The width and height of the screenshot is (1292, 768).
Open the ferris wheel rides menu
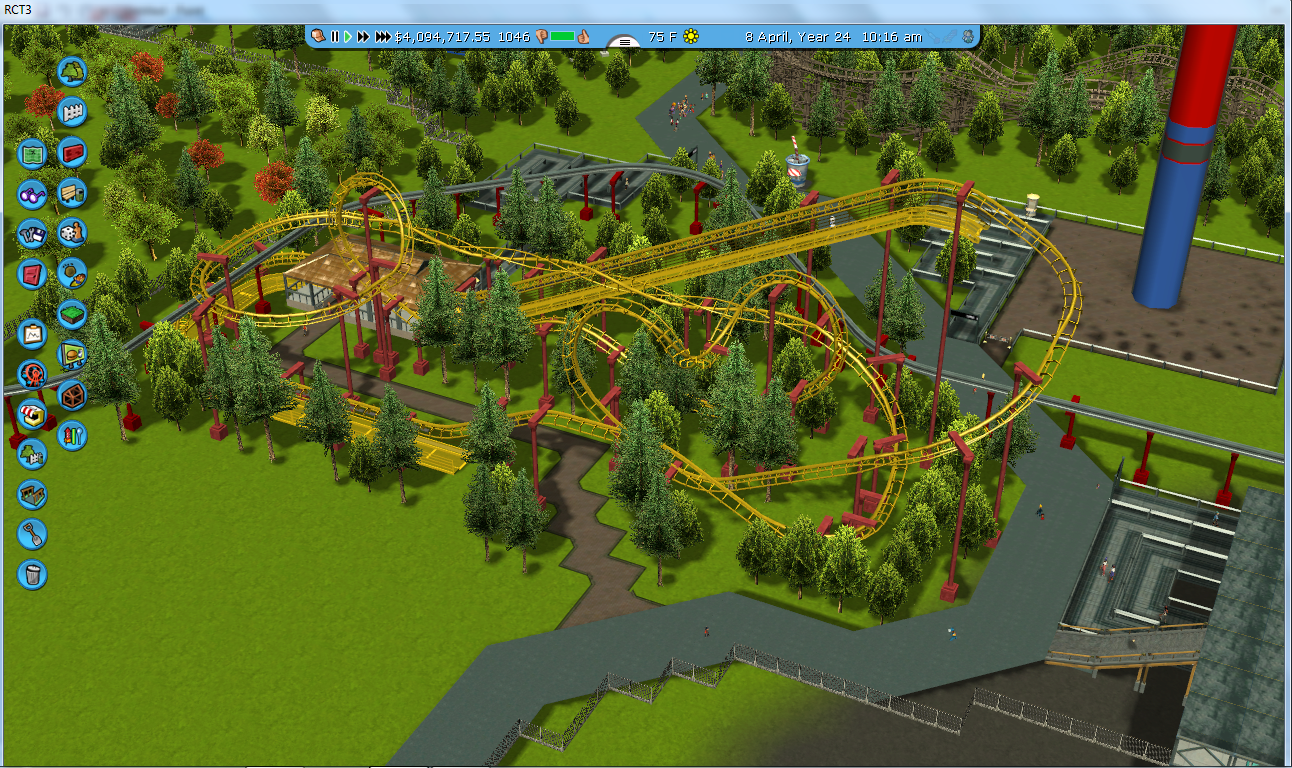point(32,374)
